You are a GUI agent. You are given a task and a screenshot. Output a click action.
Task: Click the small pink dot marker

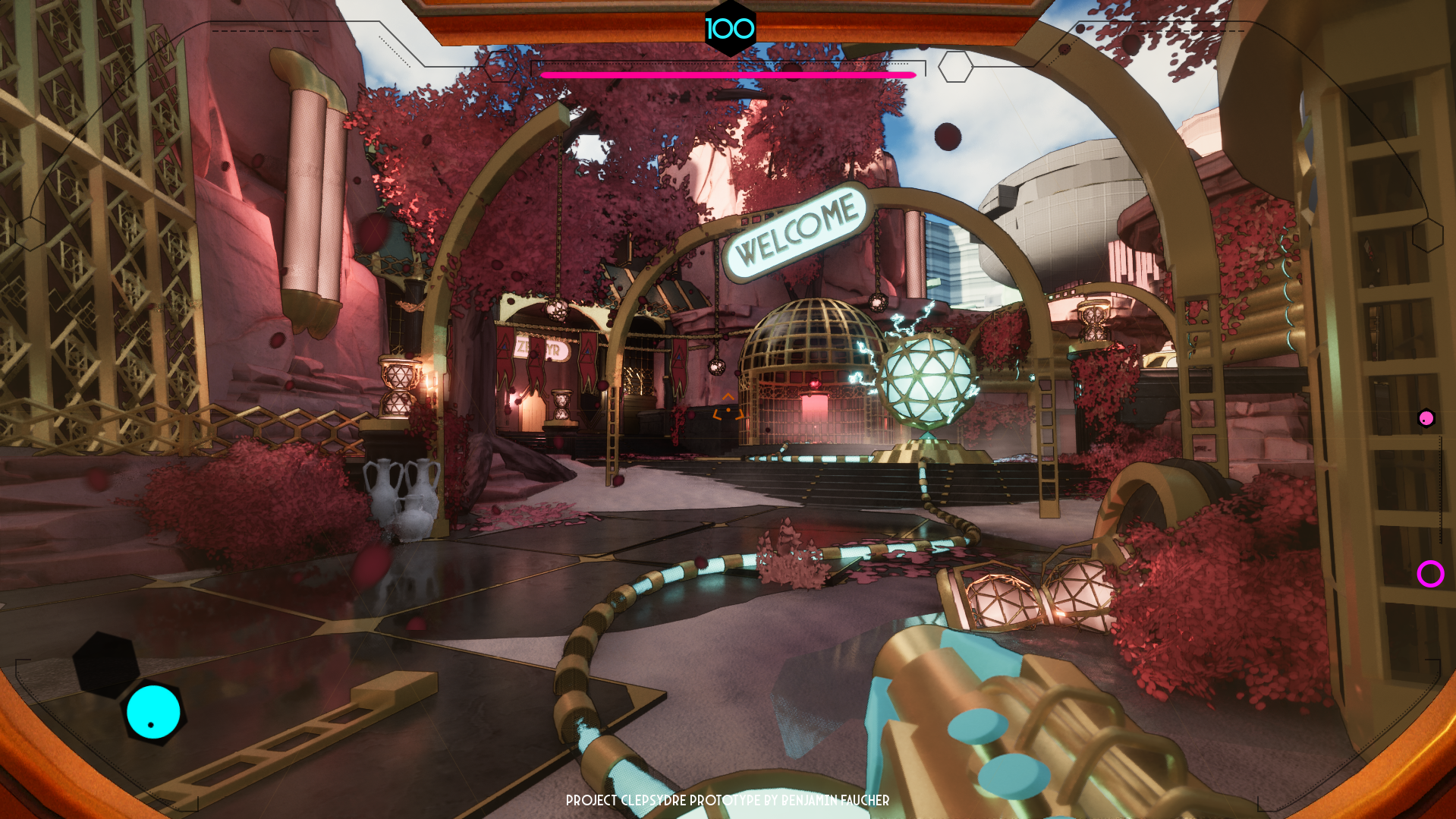[x=1426, y=418]
